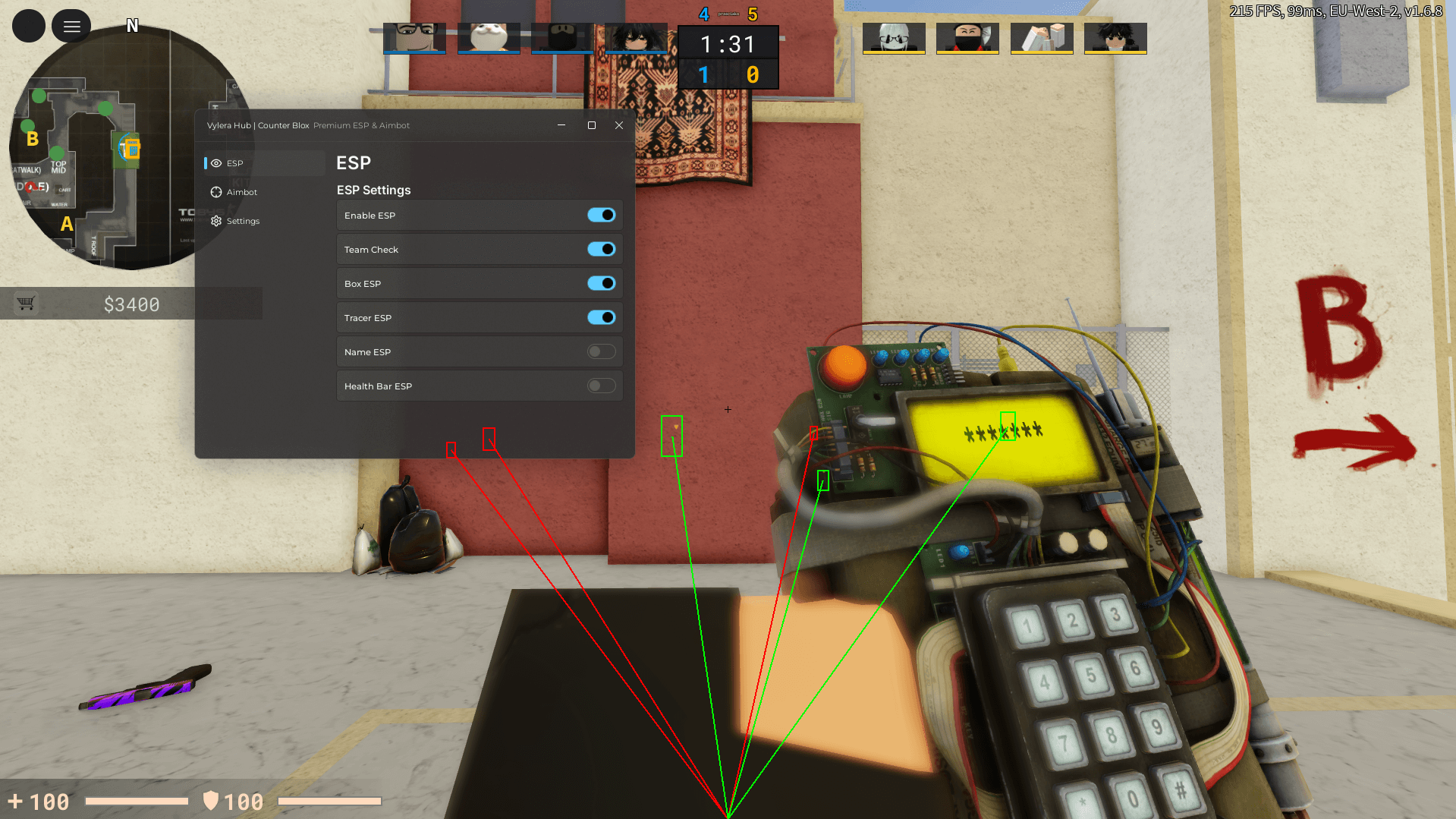Click the first enemy avatar thumbnail top-right
The width and height of the screenshot is (1456, 819).
[x=894, y=38]
